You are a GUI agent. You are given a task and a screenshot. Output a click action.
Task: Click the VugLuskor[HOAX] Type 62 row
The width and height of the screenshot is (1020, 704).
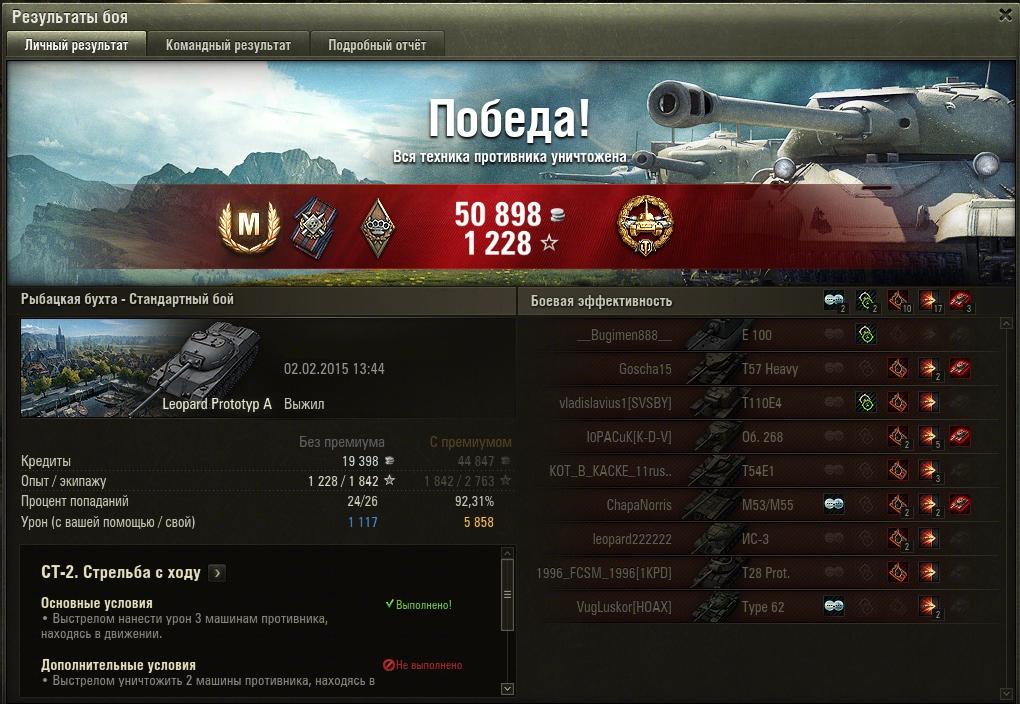click(760, 607)
